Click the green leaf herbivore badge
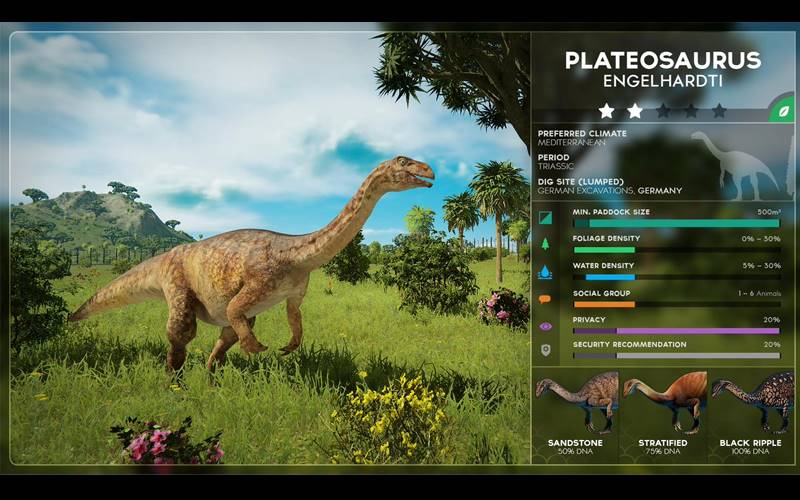 pos(780,111)
